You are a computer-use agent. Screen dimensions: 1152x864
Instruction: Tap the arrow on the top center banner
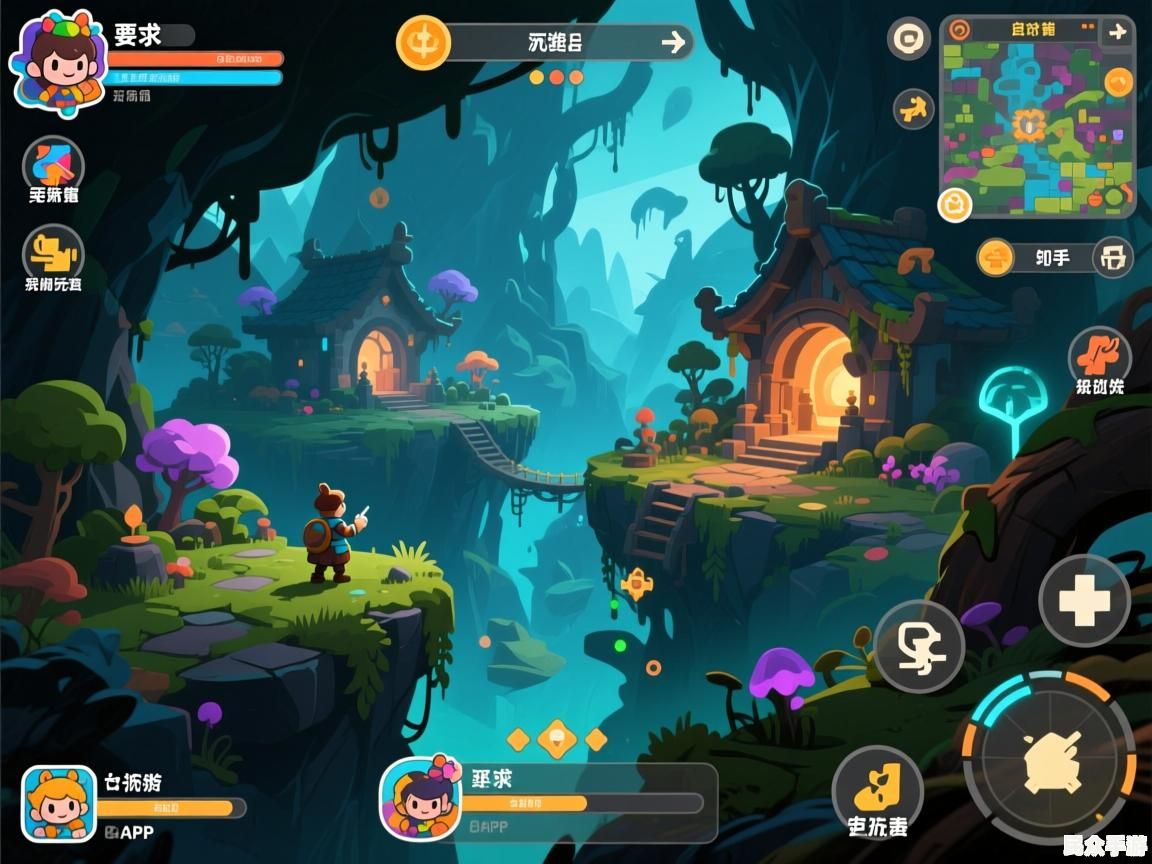(674, 42)
